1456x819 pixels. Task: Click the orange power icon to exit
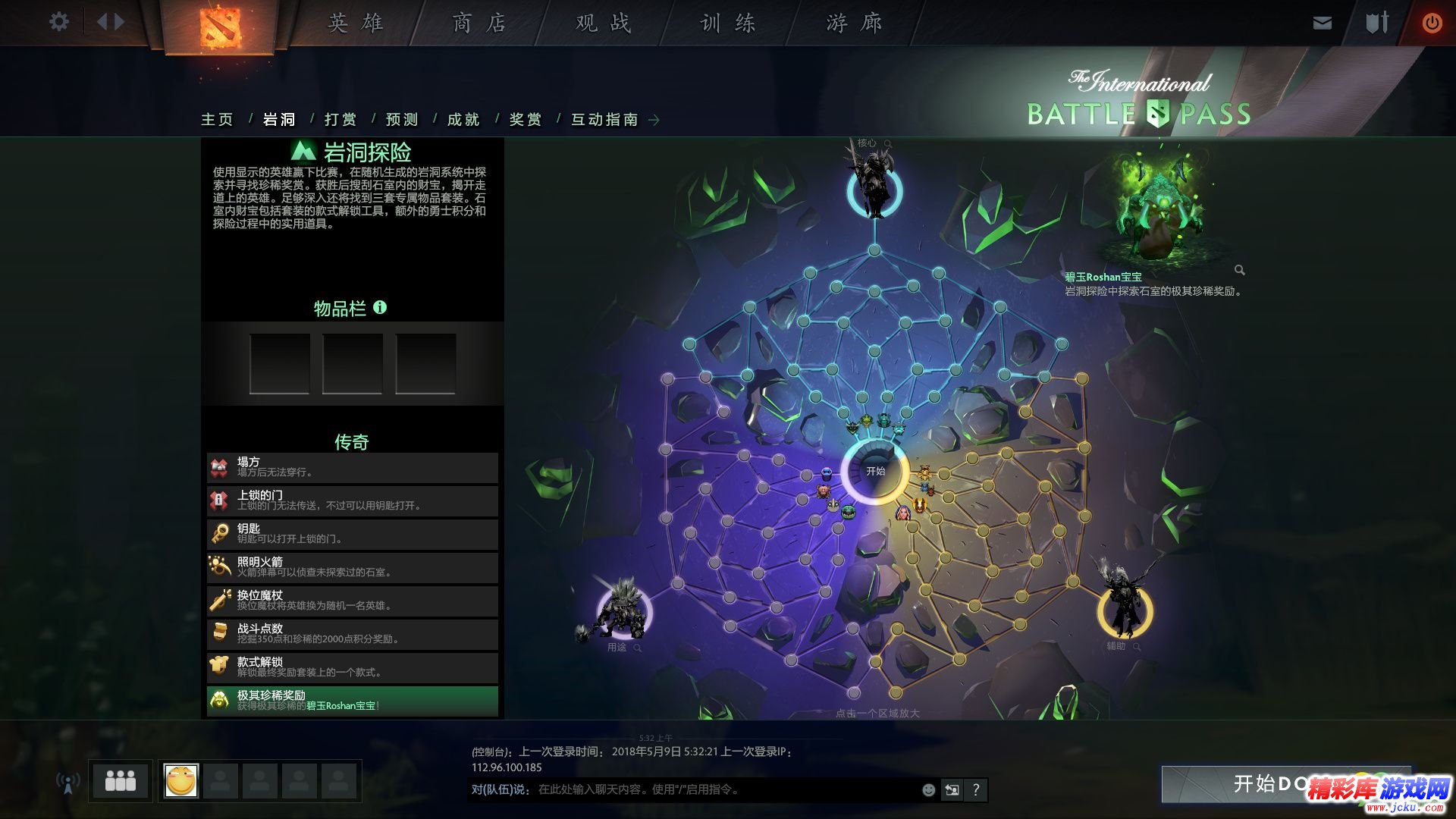[1432, 23]
